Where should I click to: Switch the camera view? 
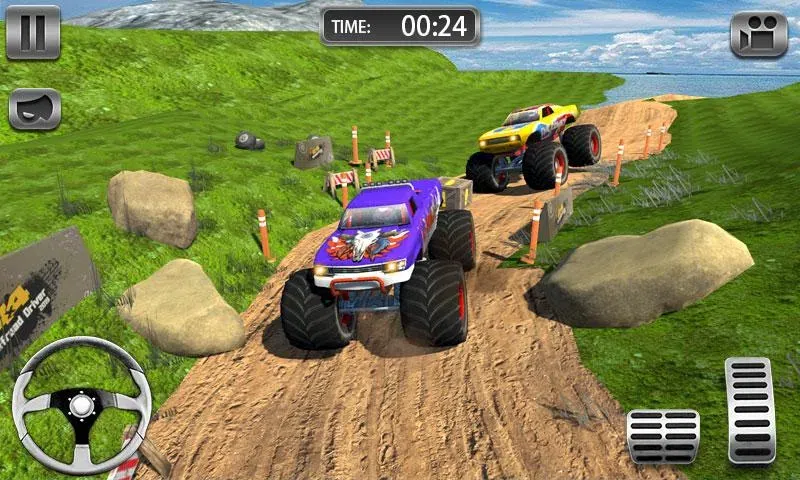point(759,35)
